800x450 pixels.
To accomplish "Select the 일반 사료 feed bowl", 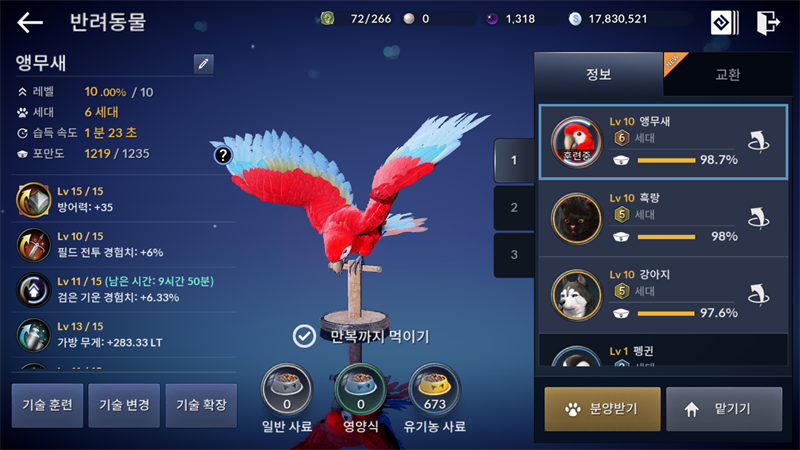I will [x=286, y=390].
